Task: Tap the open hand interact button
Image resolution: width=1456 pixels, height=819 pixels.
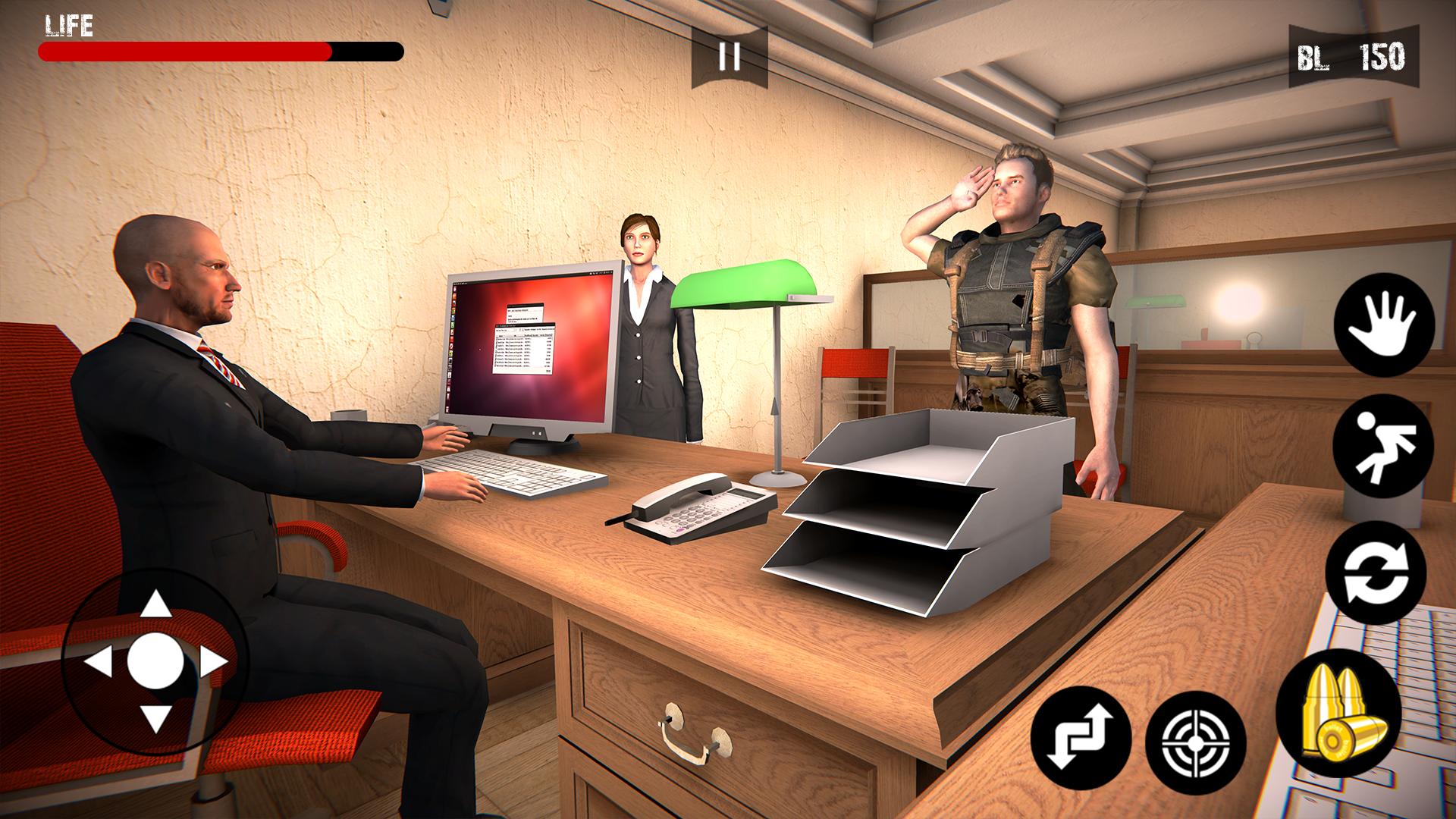Action: coord(1384,324)
